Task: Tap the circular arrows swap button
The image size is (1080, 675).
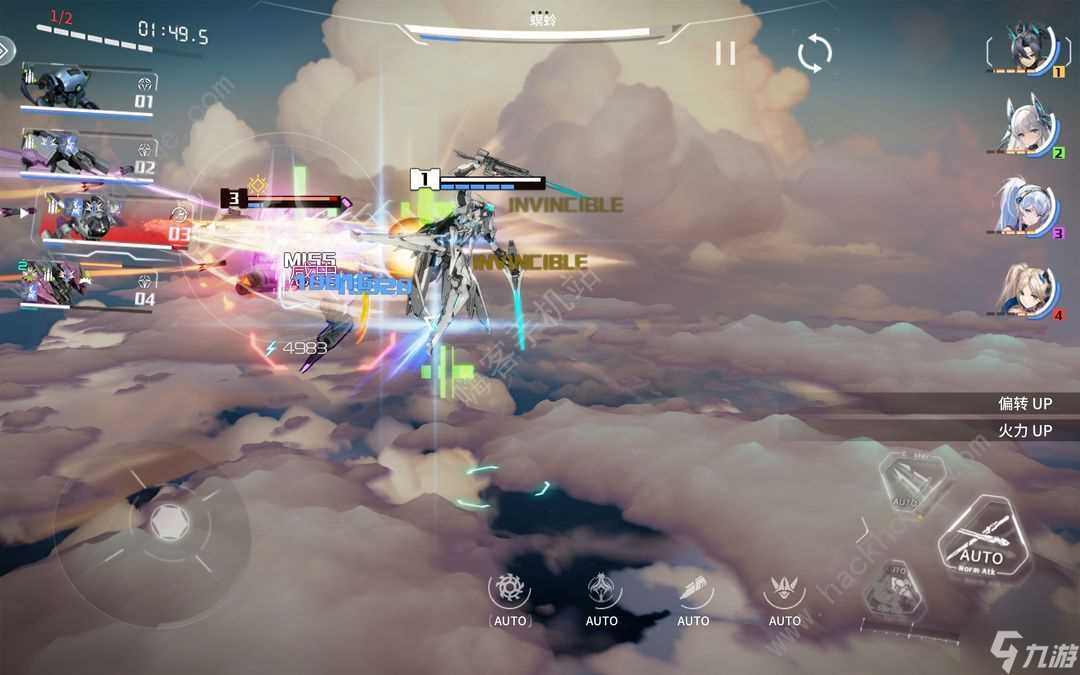Action: 814,53
